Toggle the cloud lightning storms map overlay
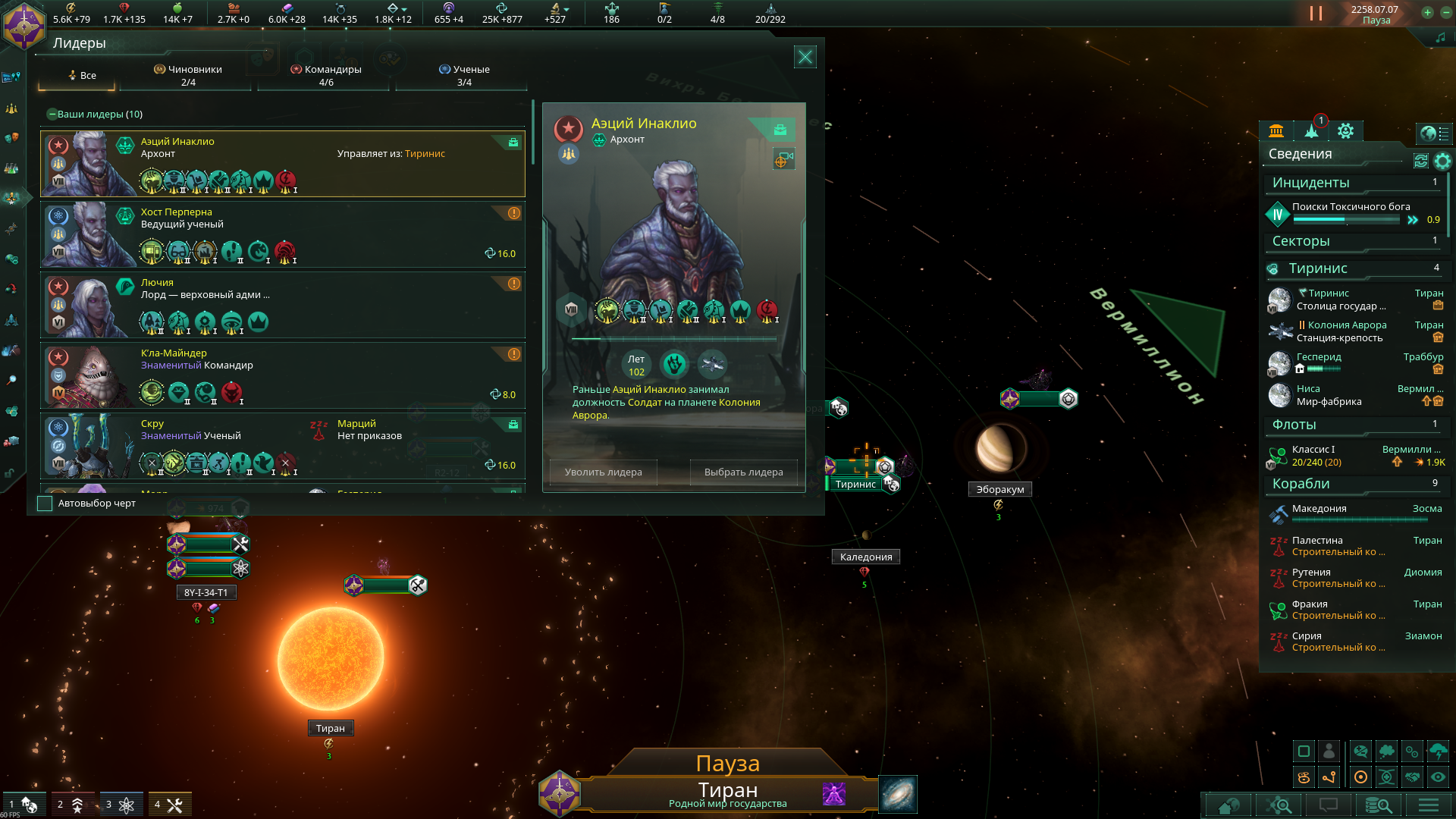The image size is (1456, 819). coord(1439,751)
